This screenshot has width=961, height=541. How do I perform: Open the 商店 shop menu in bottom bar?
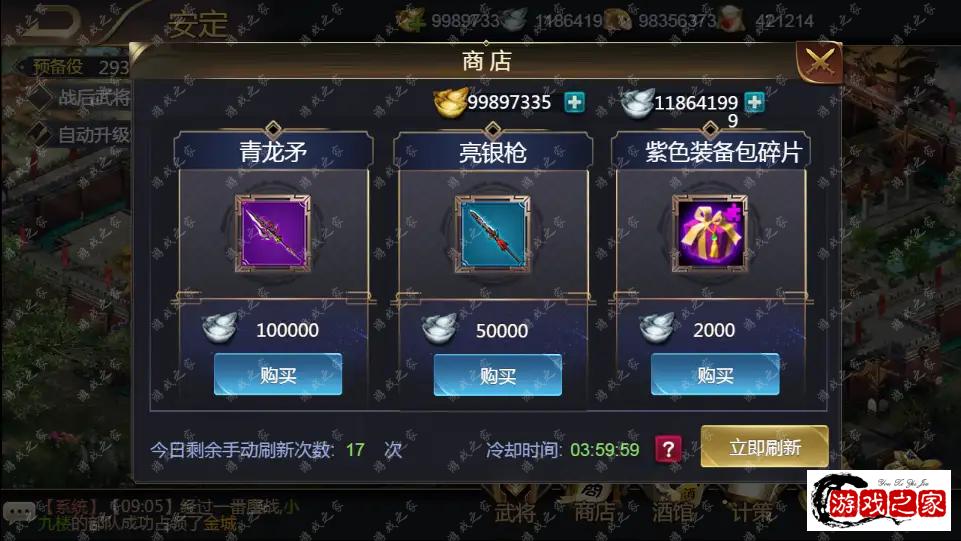coord(593,511)
